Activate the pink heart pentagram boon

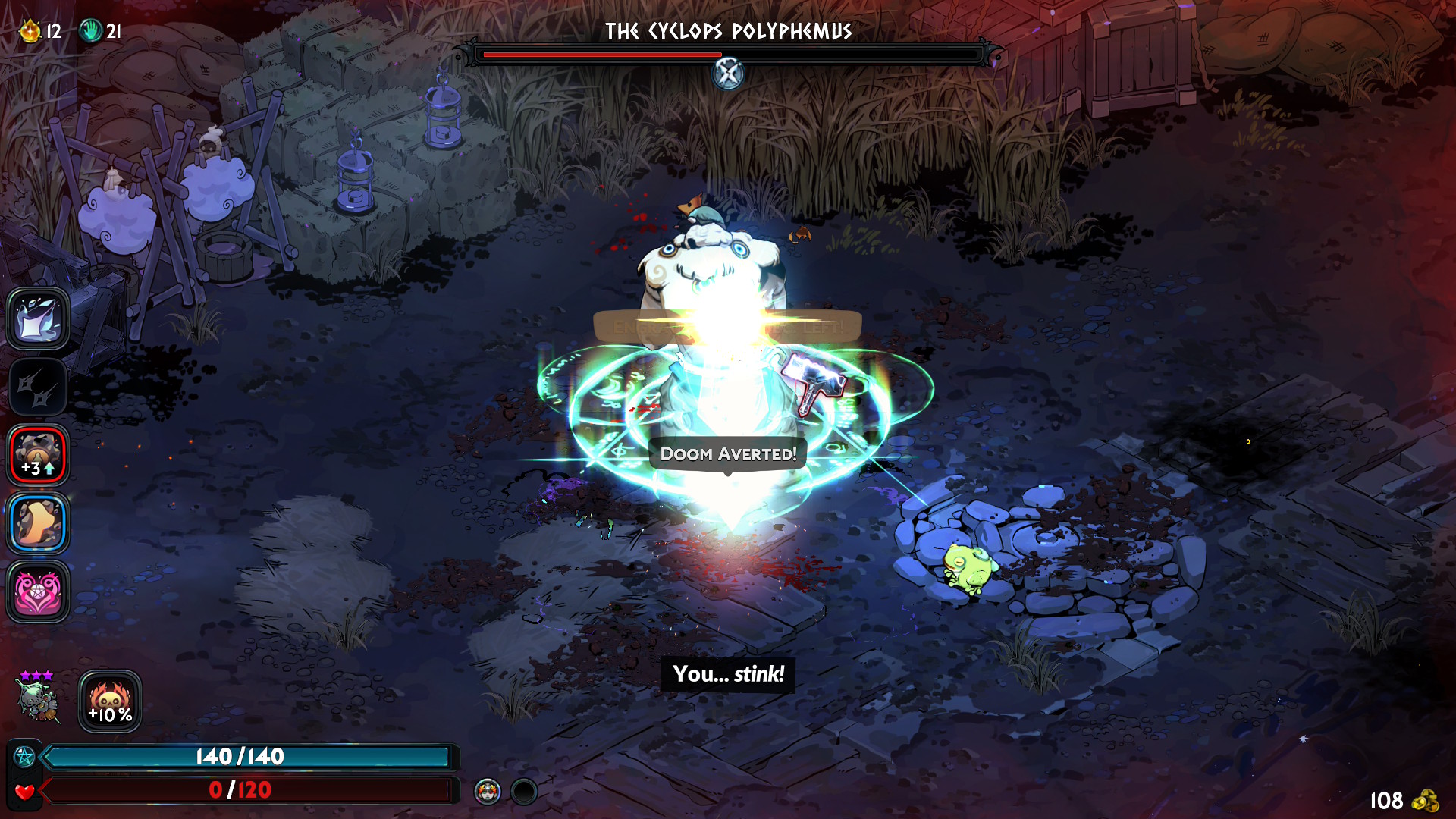pos(38,591)
